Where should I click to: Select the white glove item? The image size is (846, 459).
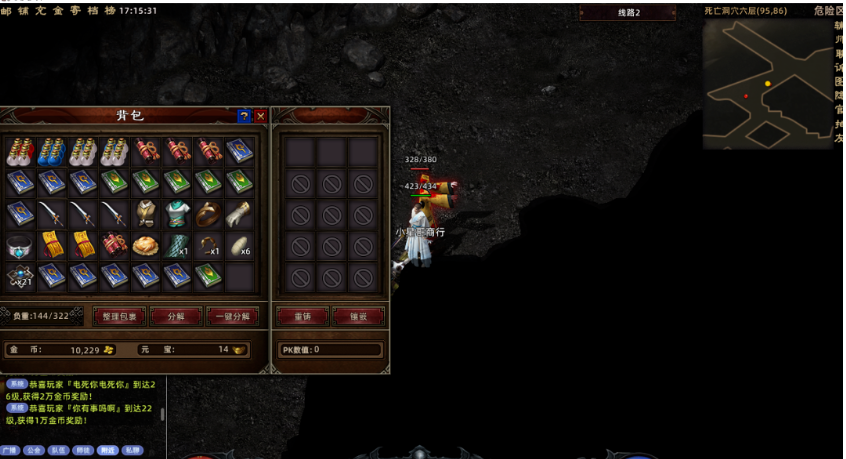coord(239,214)
